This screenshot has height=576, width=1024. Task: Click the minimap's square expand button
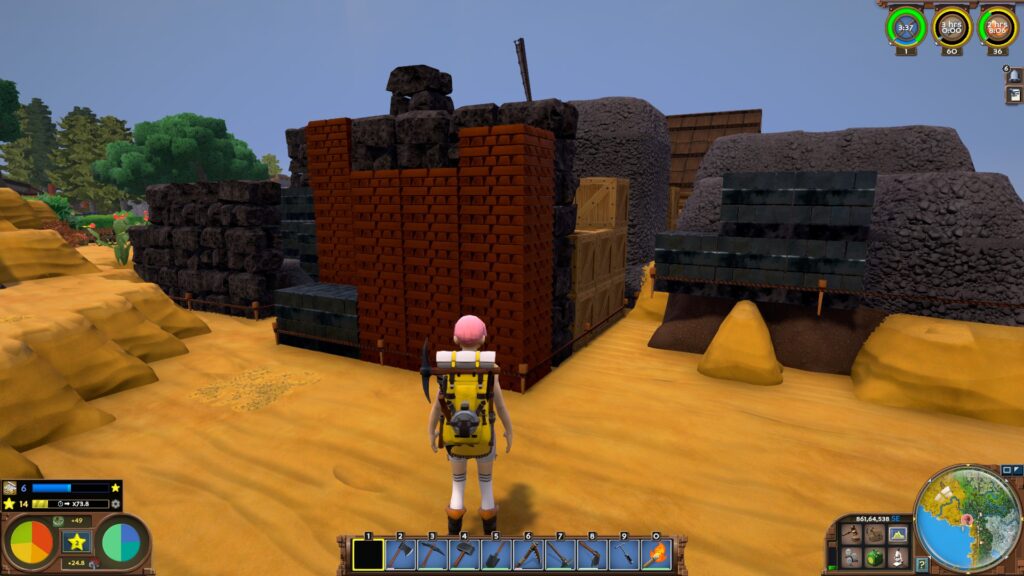1006,470
